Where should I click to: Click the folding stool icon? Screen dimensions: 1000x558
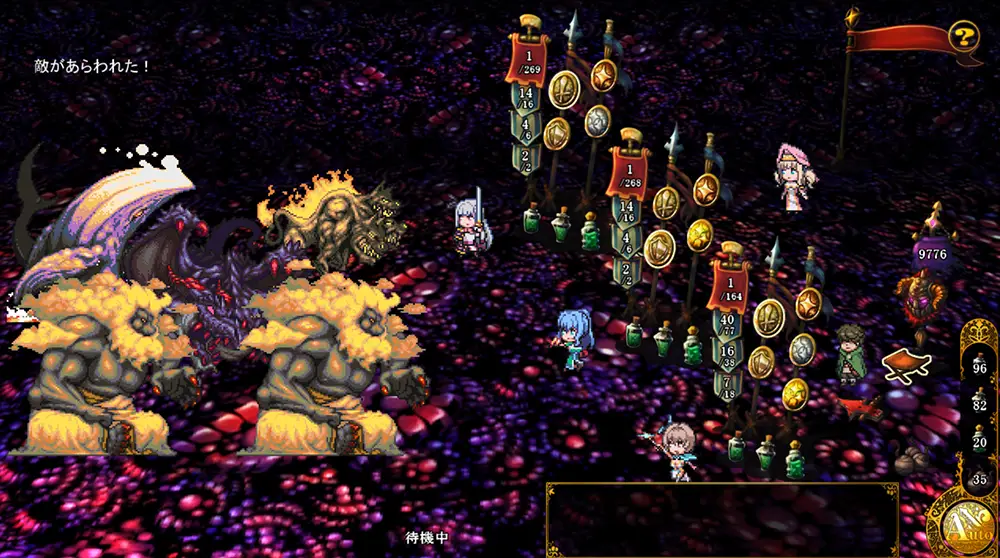907,365
